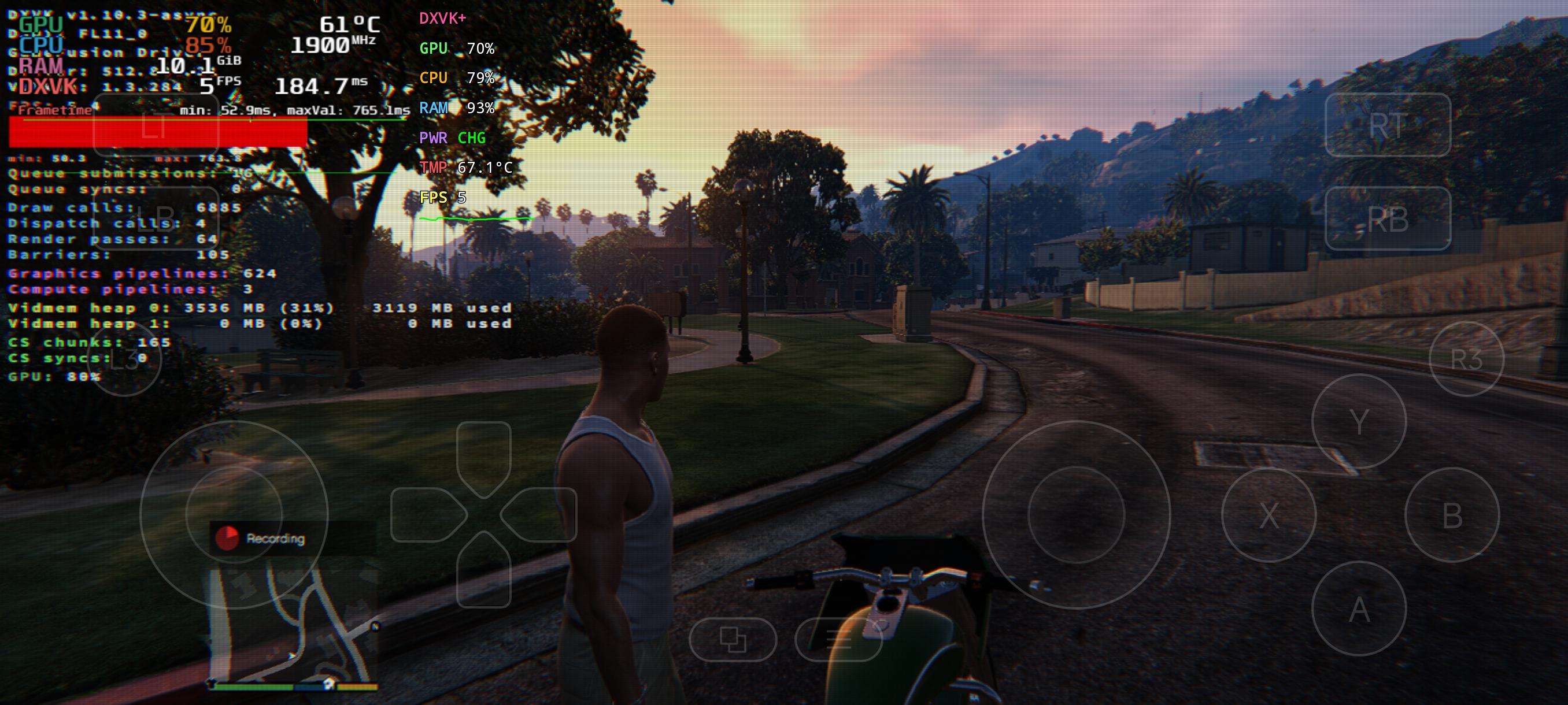Tap the RB bumper touch button
Viewport: 1568px width, 705px height.
coord(1387,218)
